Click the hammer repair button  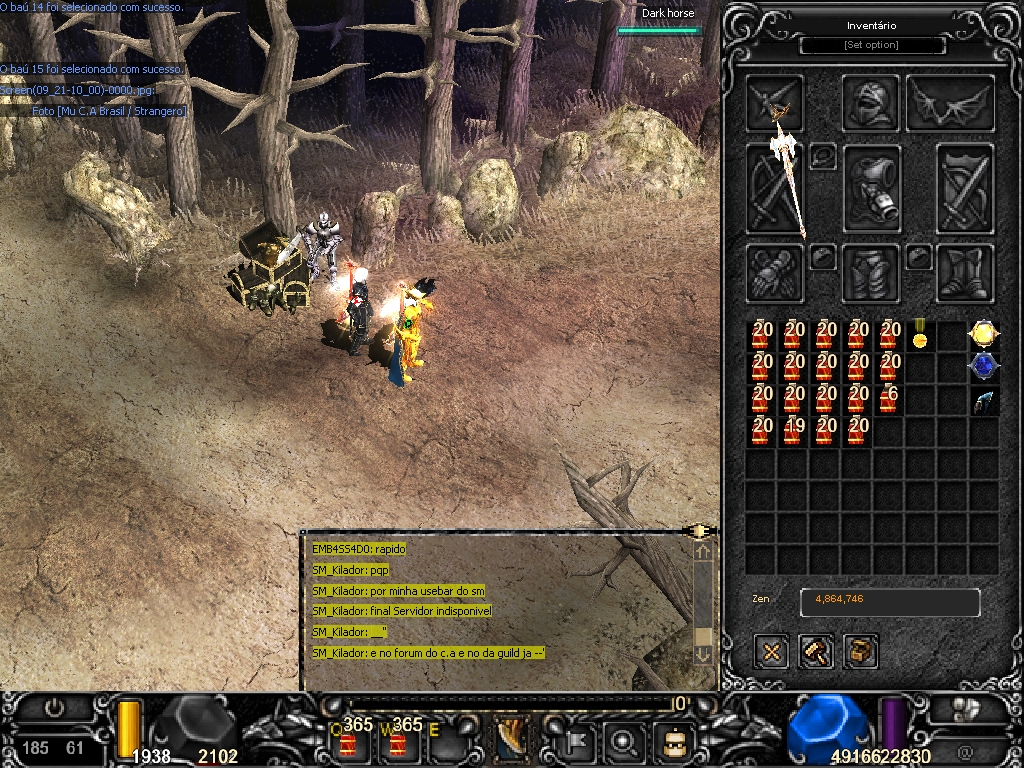[816, 652]
